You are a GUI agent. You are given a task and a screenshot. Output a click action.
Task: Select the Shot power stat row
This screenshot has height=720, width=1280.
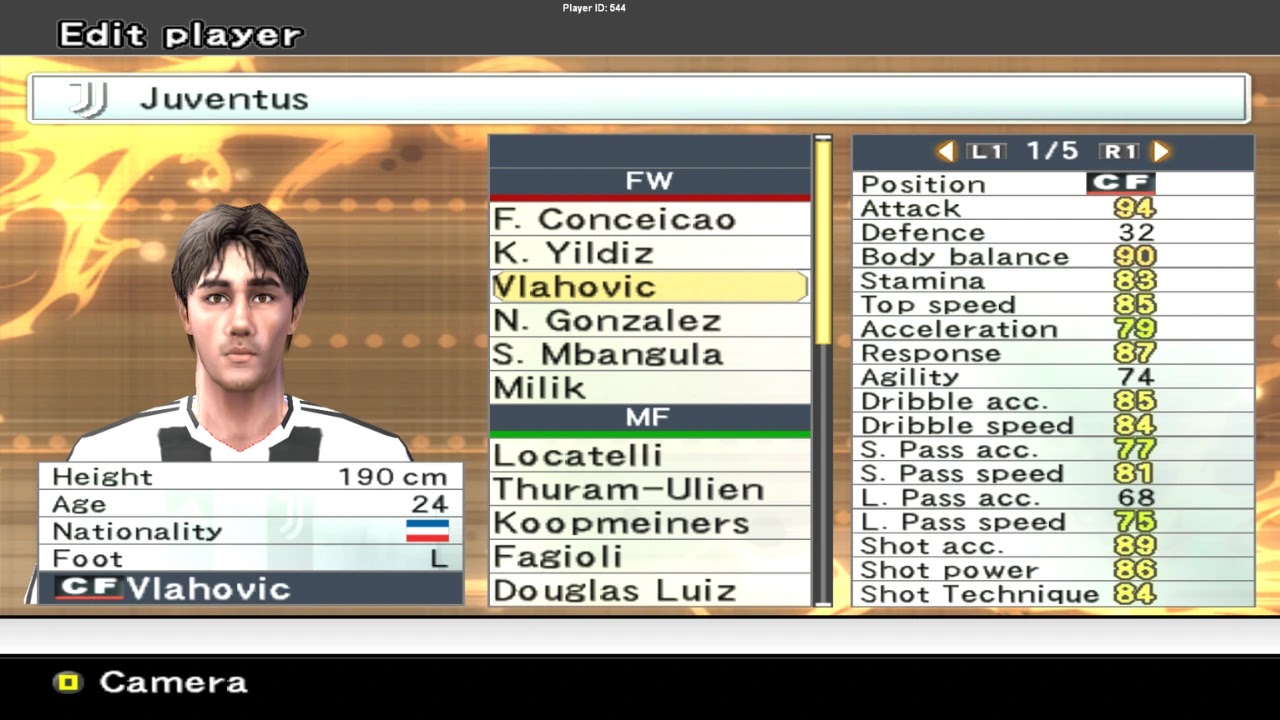click(x=1052, y=570)
